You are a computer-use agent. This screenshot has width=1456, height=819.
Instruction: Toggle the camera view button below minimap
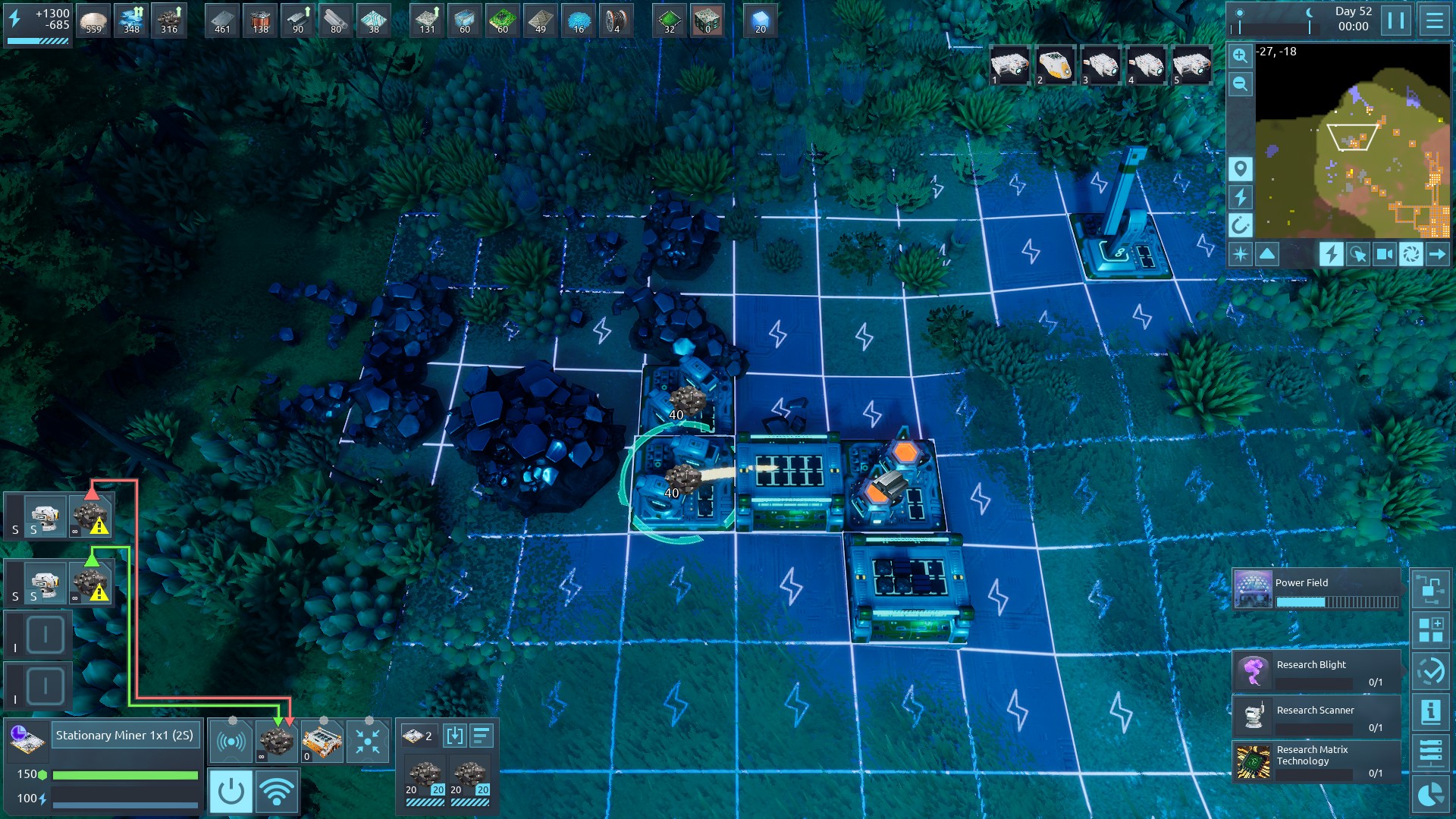1384,254
